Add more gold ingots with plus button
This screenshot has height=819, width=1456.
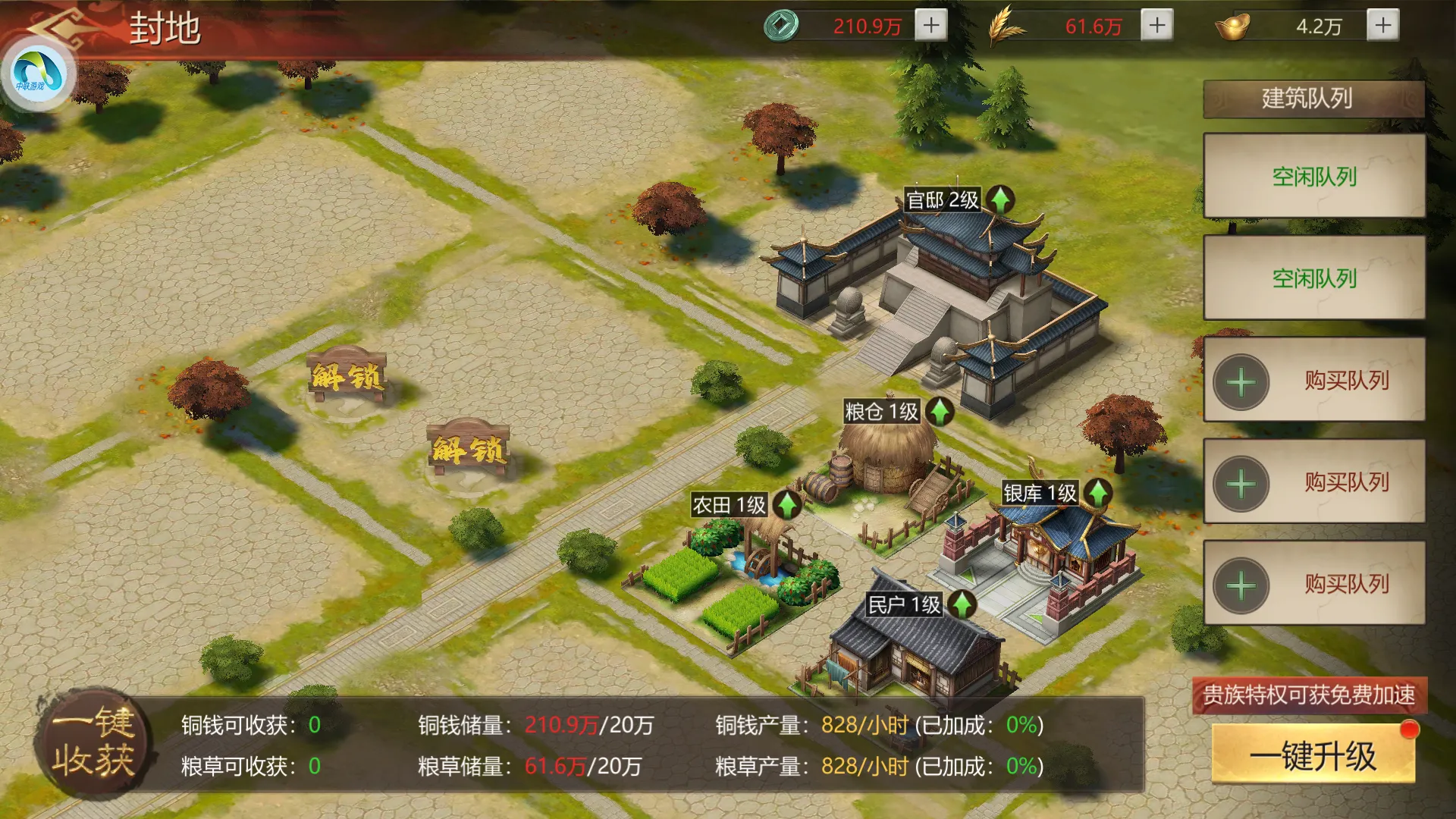click(1383, 25)
